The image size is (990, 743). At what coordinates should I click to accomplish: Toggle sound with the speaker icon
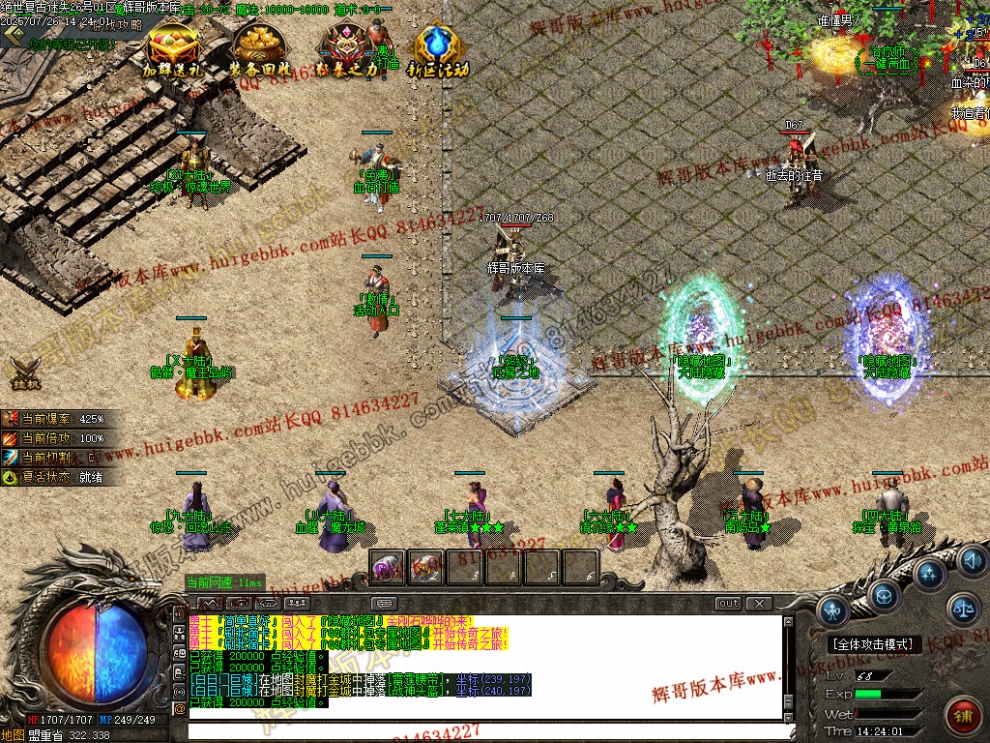tap(972, 560)
